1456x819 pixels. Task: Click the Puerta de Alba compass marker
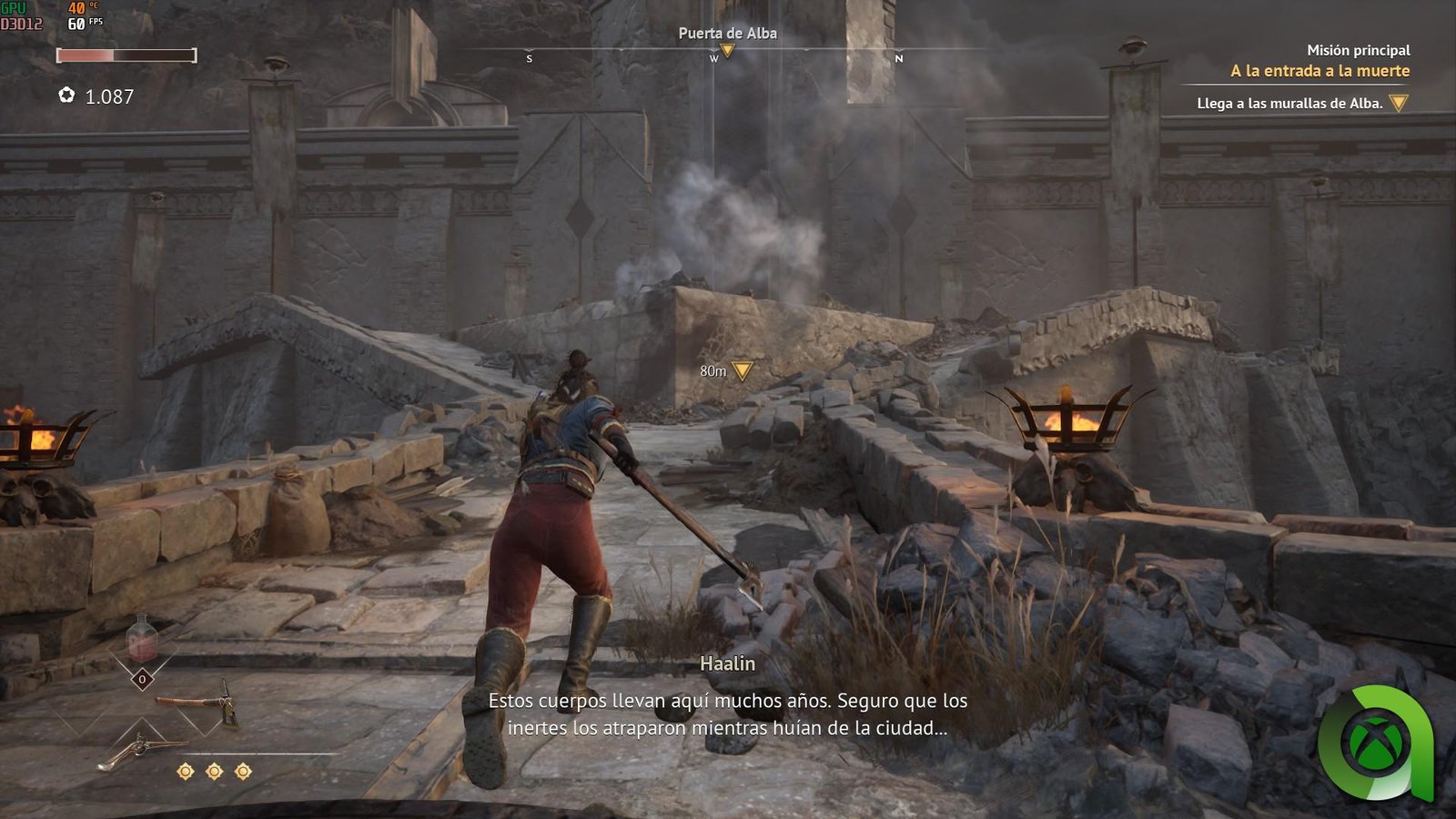pos(727,50)
